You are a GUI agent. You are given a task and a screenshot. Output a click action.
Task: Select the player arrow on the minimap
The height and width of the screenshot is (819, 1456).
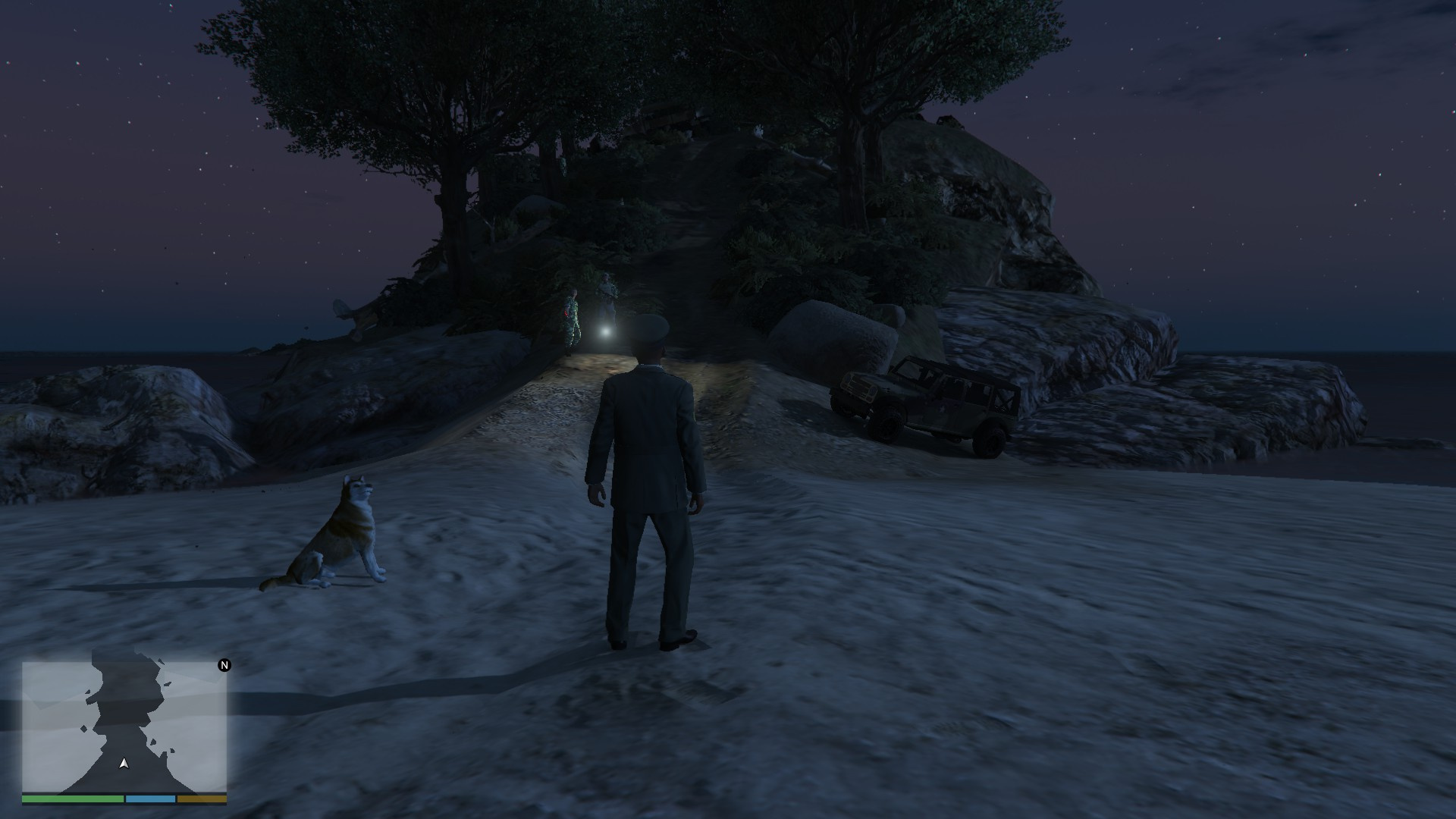click(124, 764)
